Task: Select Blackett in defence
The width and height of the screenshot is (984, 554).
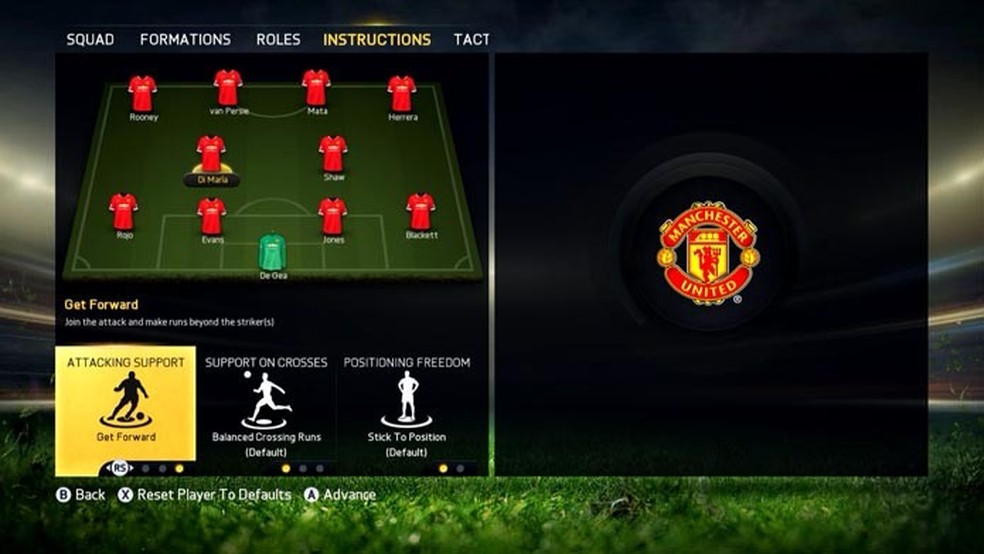Action: (x=421, y=212)
